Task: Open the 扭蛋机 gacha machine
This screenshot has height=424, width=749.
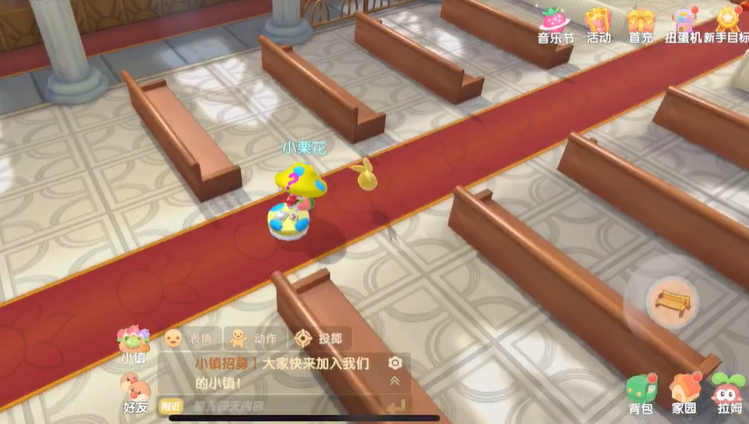Action: 685,21
